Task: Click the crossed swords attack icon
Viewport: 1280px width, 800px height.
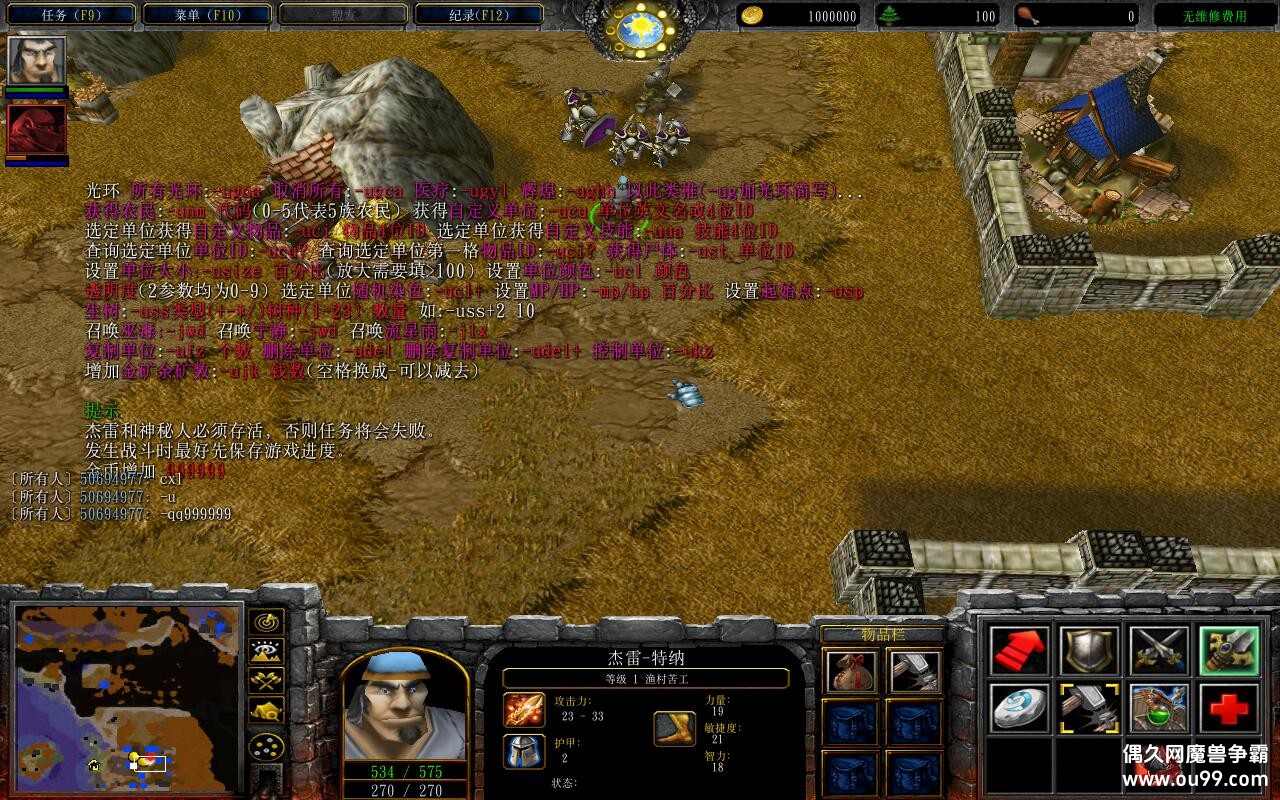Action: tap(1160, 649)
